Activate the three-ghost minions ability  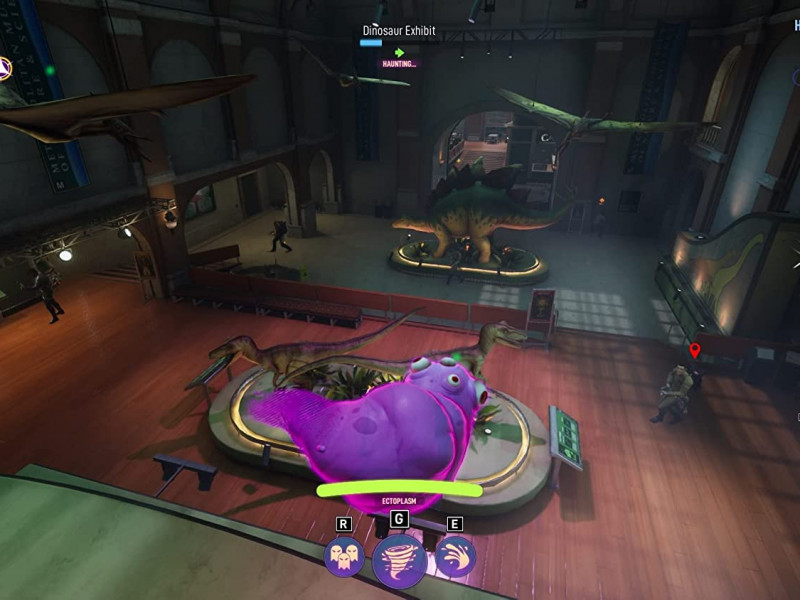click(x=344, y=557)
